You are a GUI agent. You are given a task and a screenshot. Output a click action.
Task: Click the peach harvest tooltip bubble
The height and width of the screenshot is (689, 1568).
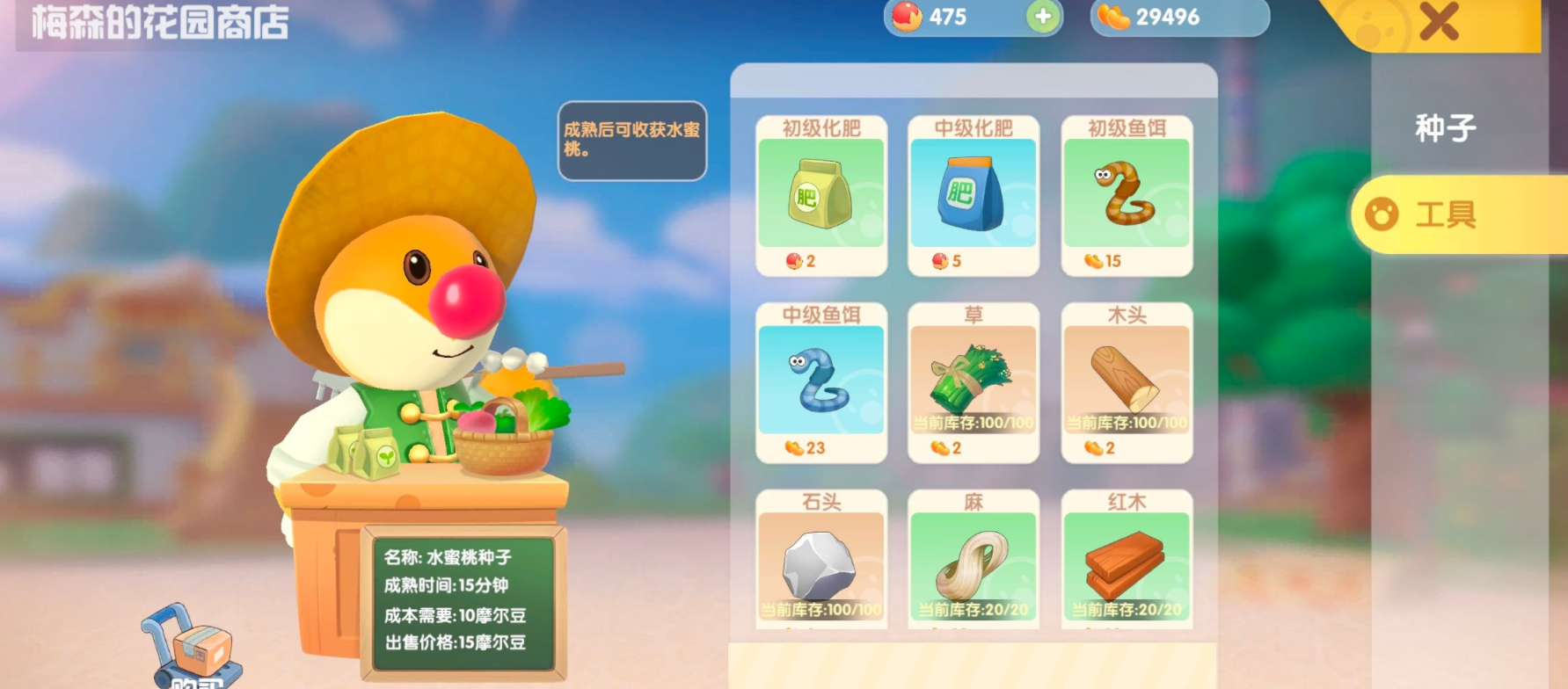[631, 142]
